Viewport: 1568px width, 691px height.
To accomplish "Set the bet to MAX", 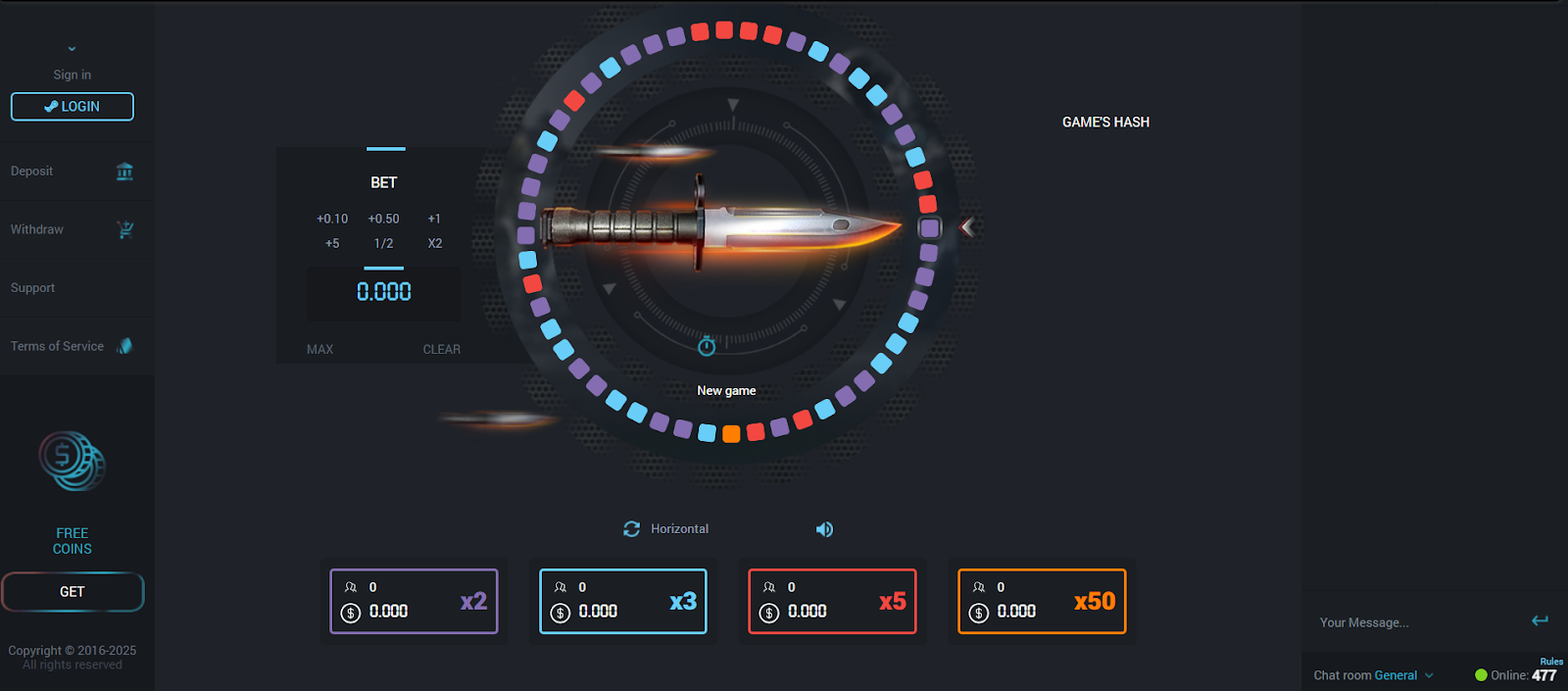I will [319, 349].
